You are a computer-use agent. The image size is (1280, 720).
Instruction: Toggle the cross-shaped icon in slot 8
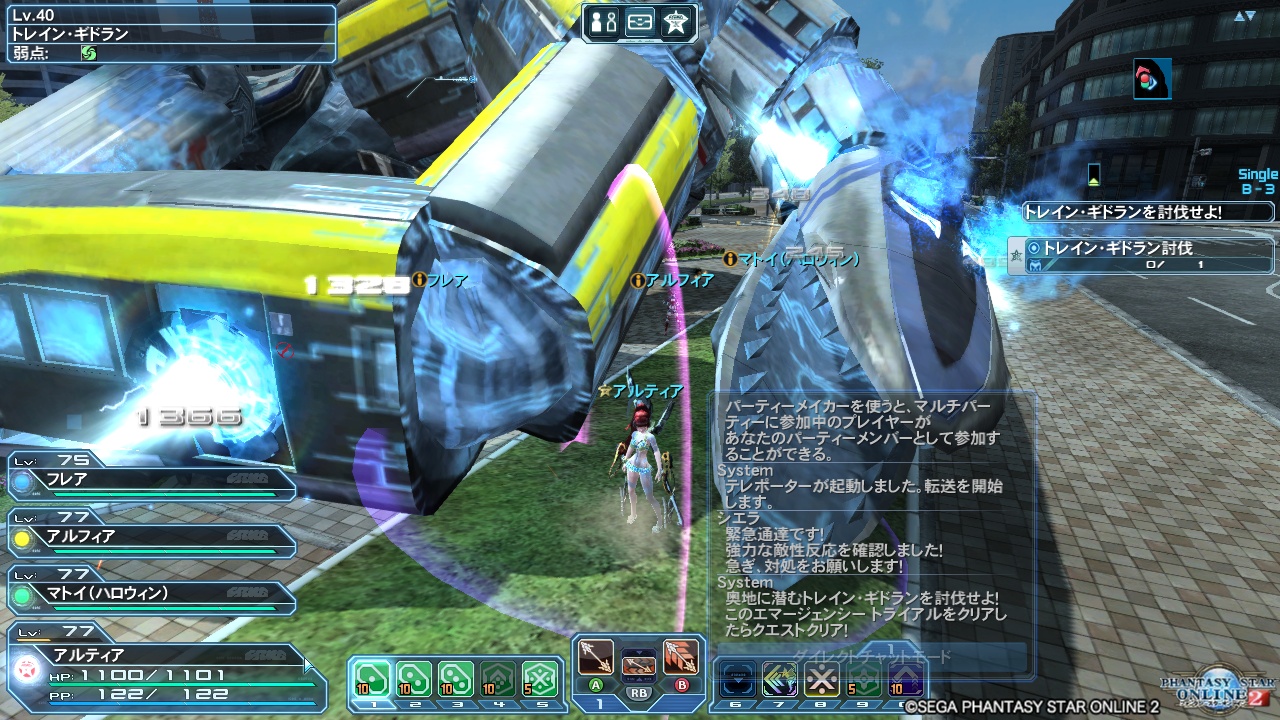821,679
